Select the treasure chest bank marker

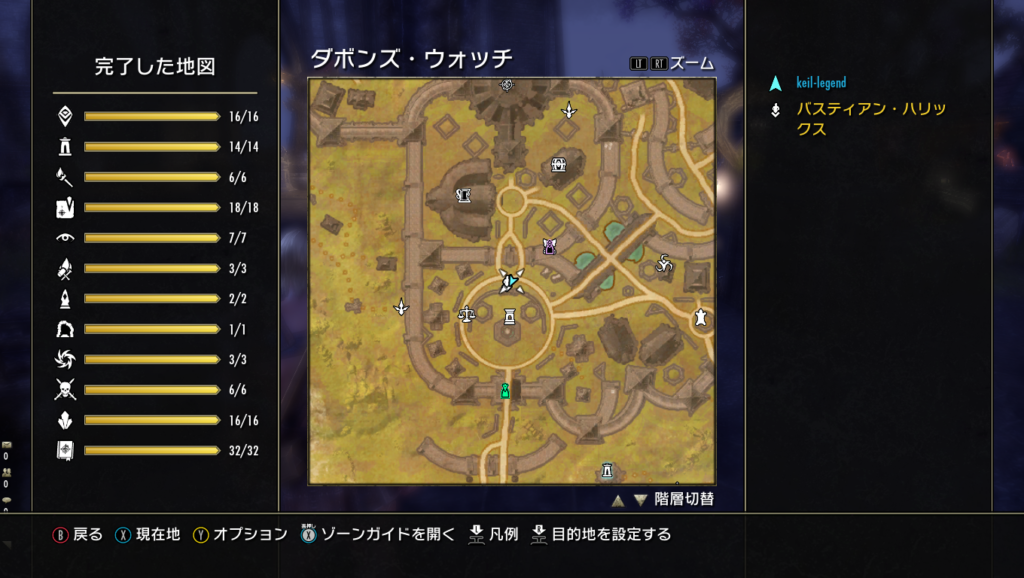coord(560,165)
